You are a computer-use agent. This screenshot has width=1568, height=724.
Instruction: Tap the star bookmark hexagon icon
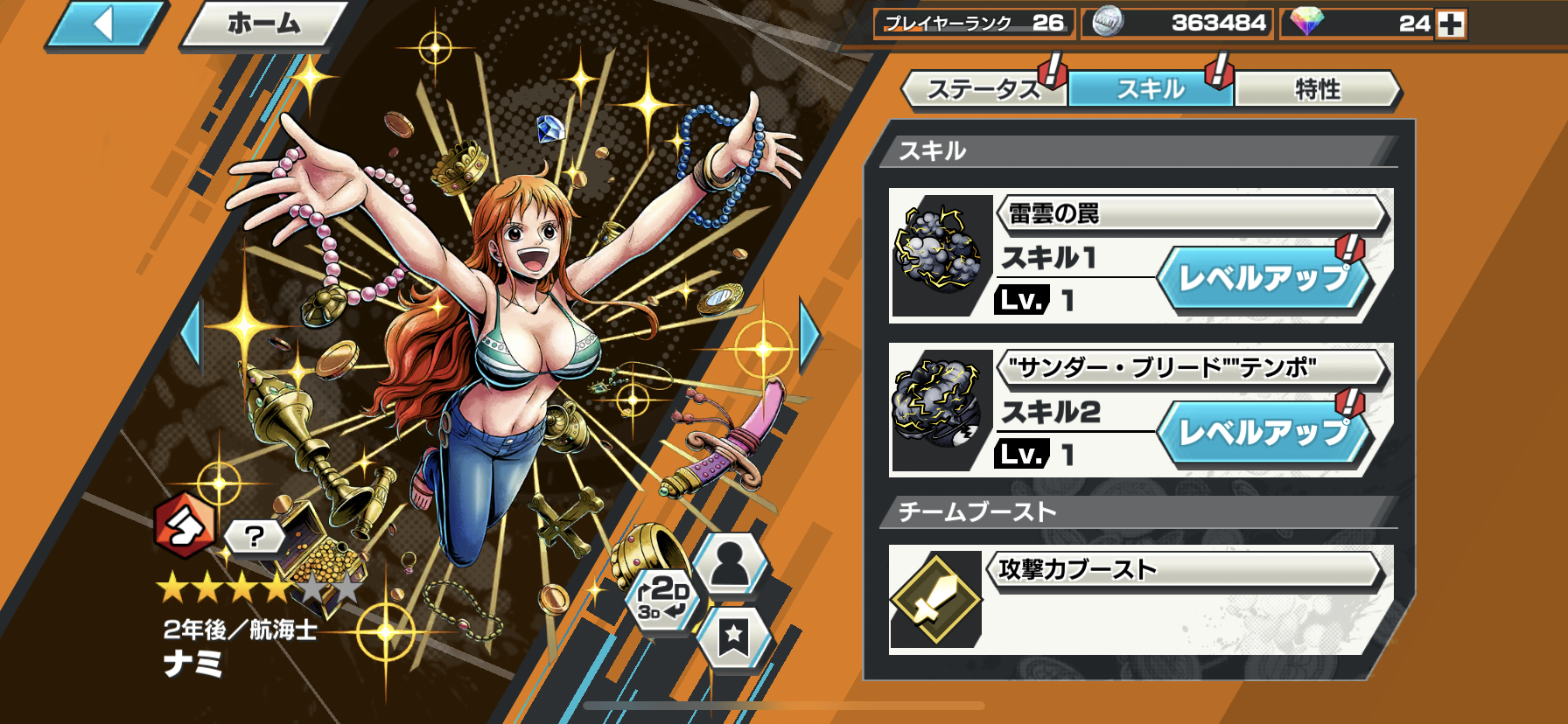click(733, 637)
